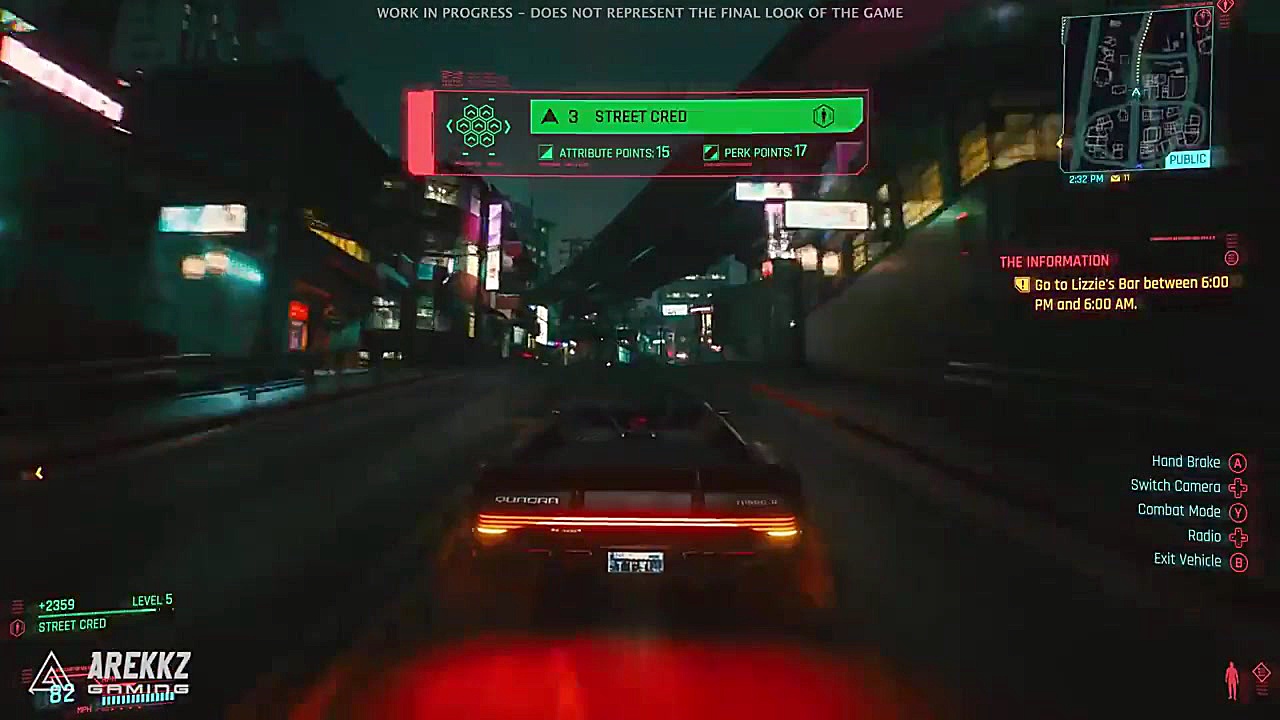This screenshot has height=720, width=1280.
Task: Click the pink character status icon bottom right
Action: (x=1231, y=679)
